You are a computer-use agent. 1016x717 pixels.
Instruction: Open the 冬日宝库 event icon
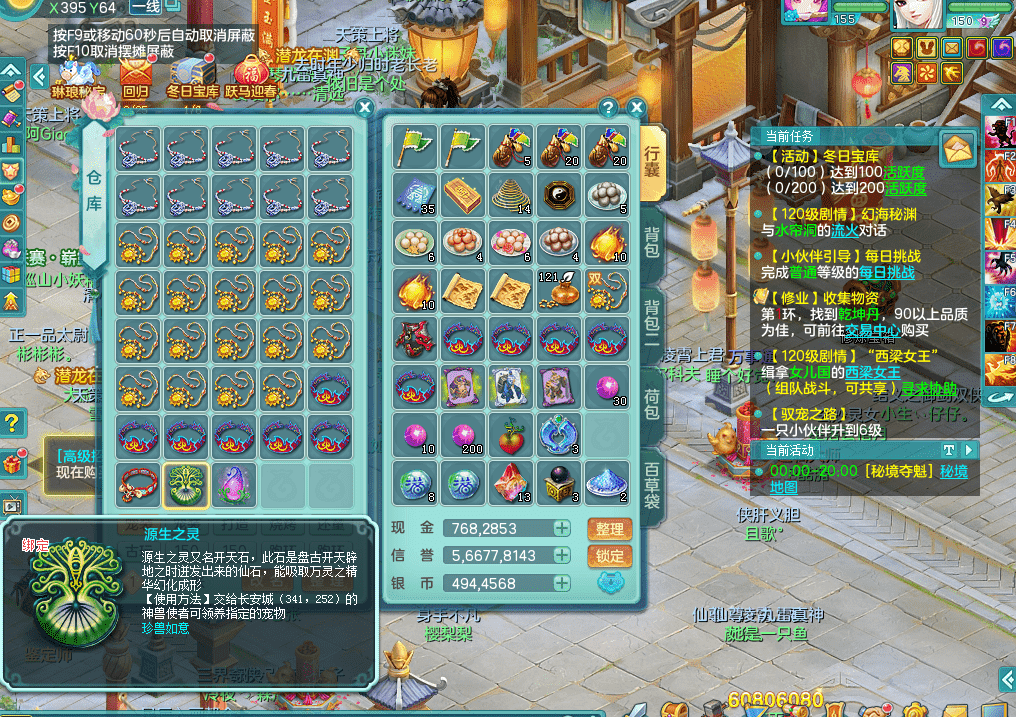[x=192, y=76]
